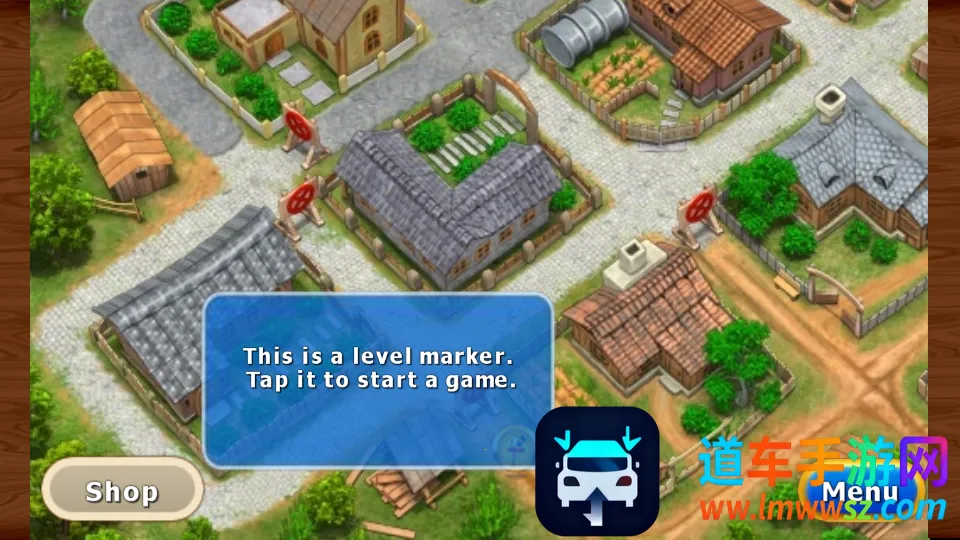Dismiss the level marker tutorial message

point(378,380)
